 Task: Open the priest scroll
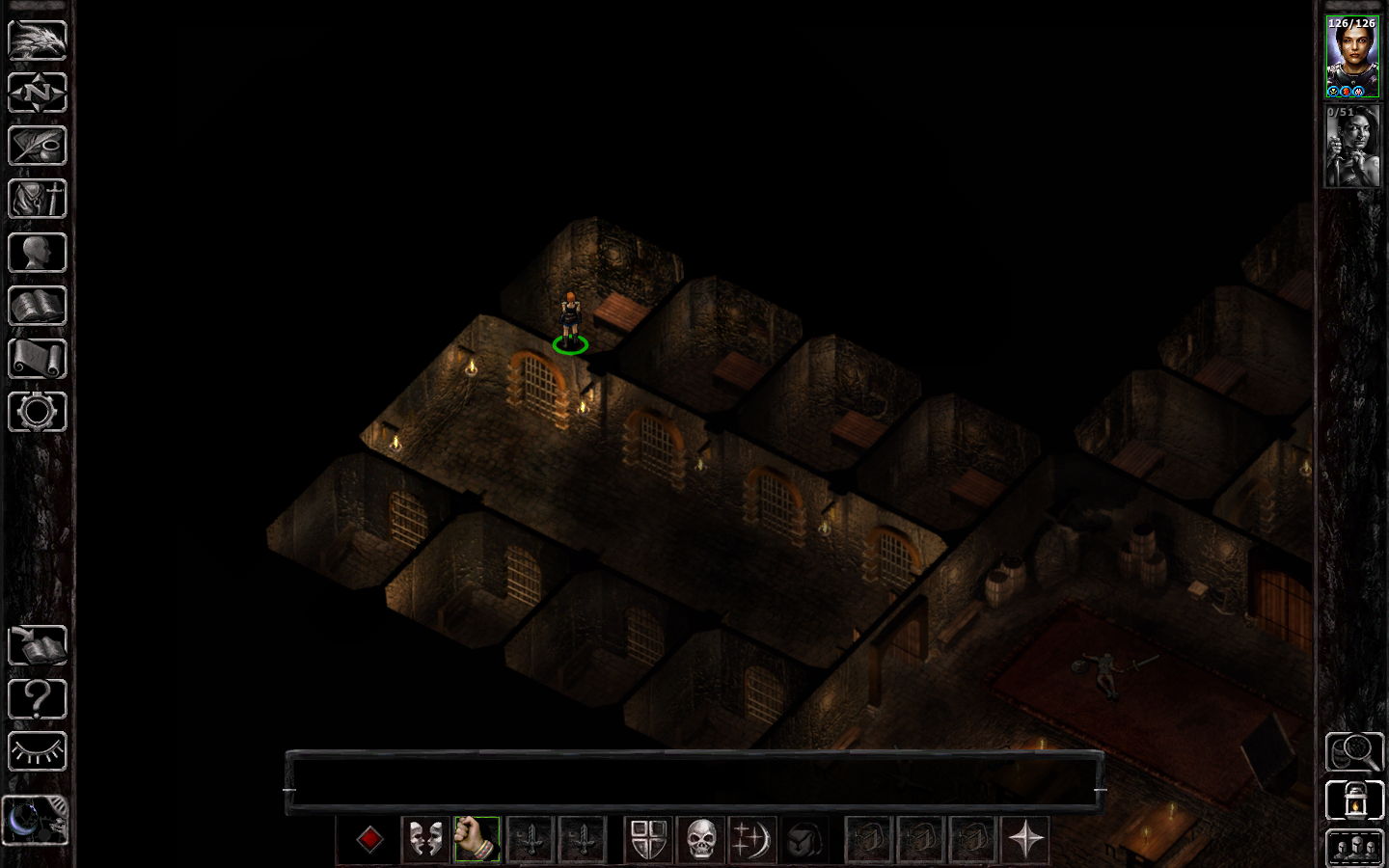[37, 359]
